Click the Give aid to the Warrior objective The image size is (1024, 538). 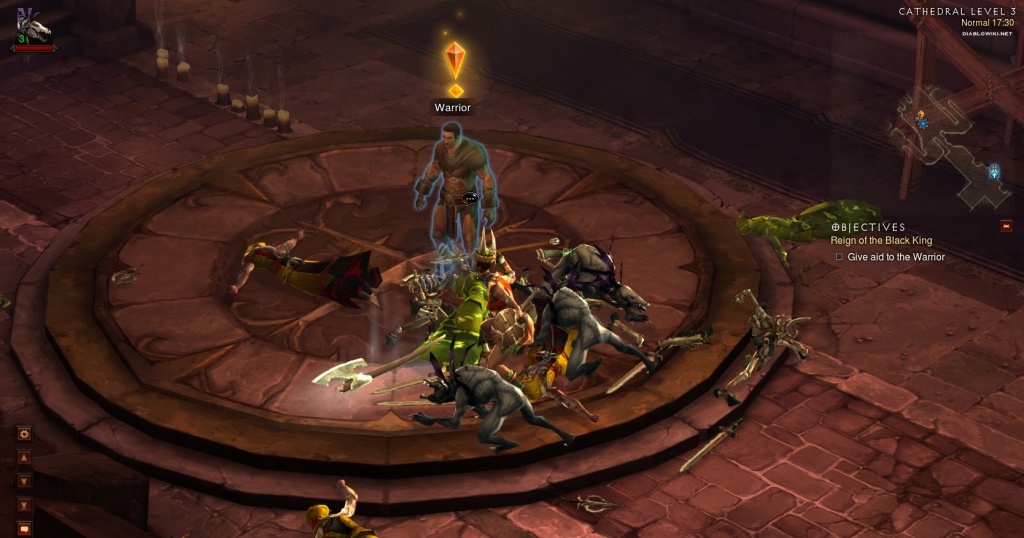tap(895, 257)
